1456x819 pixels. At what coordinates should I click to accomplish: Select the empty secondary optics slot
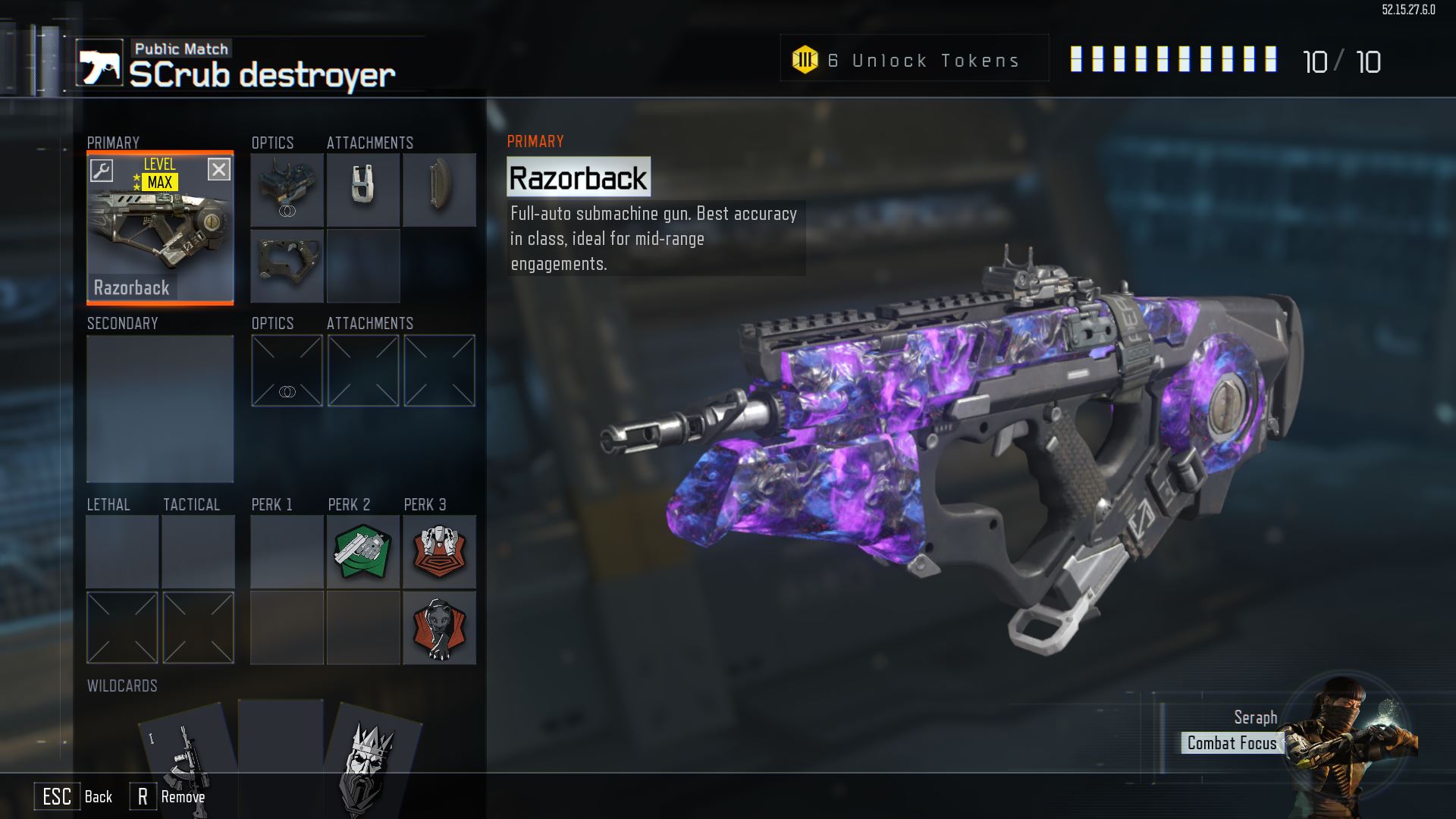[x=287, y=371]
